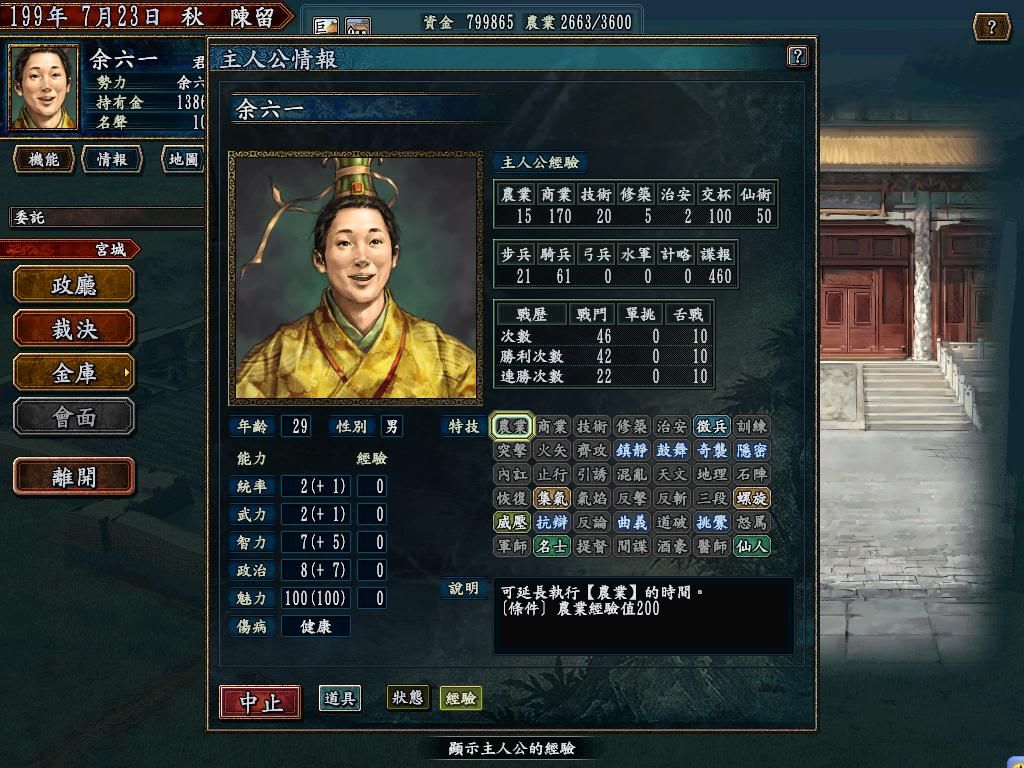This screenshot has height=768, width=1024.
Task: Choose the 威壓 skill tile
Action: click(512, 522)
